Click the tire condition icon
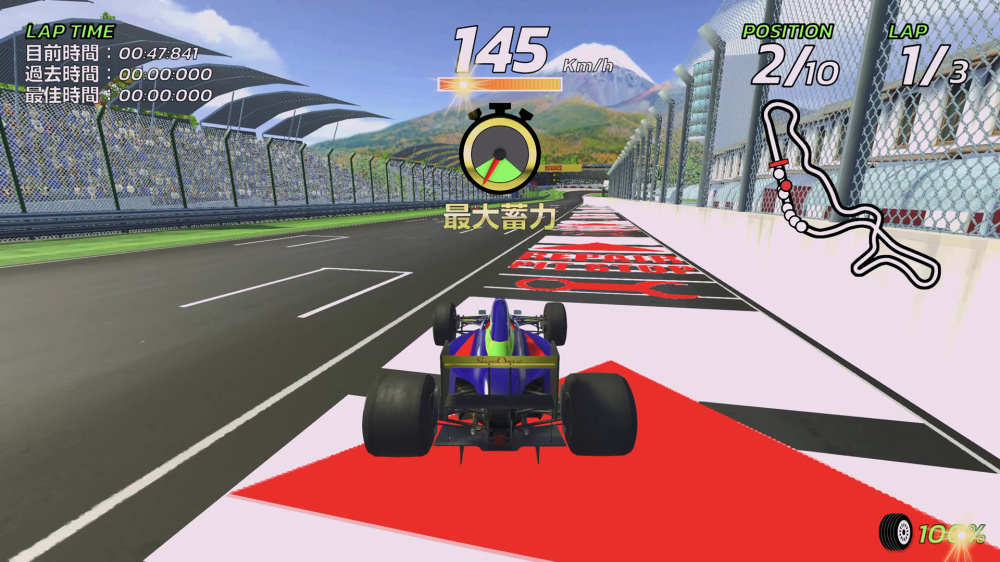The image size is (1000, 562). point(897,531)
